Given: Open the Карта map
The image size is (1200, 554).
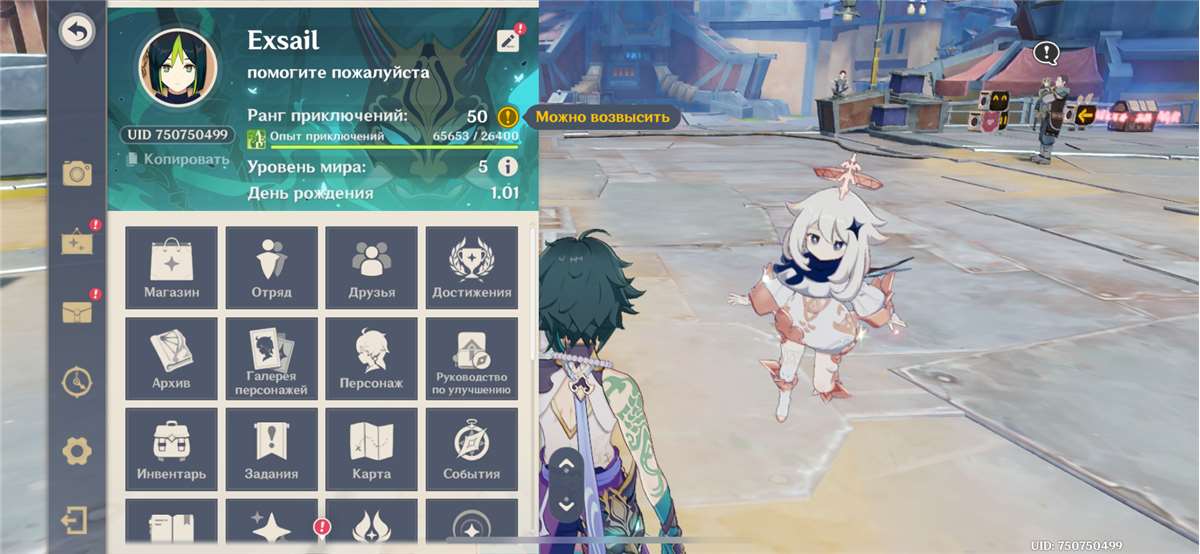Looking at the screenshot, I should point(371,449).
